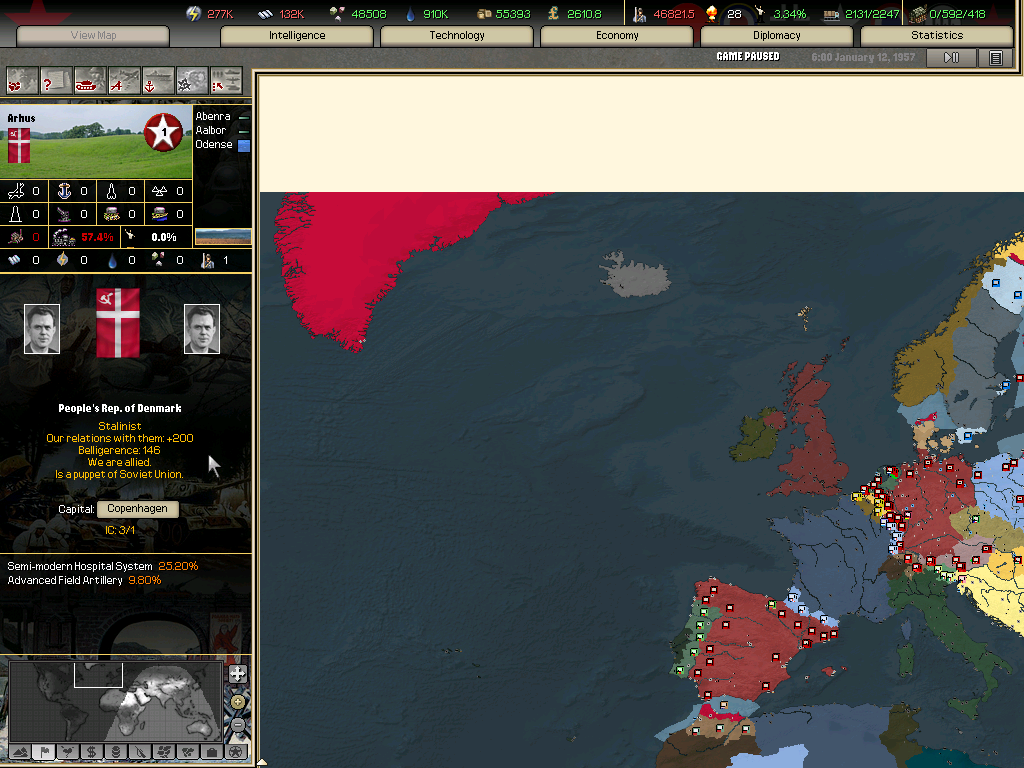Select the View Map tab
This screenshot has width=1024, height=768.
coord(94,36)
